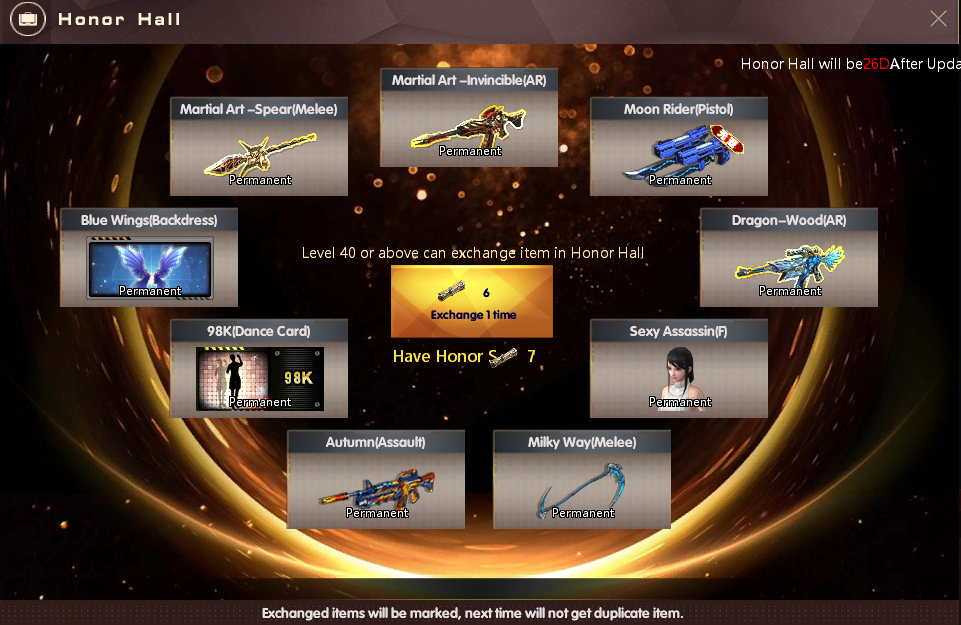Select the Dragon-Wood AR card
Viewport: 961px width, 625px height.
(789, 258)
